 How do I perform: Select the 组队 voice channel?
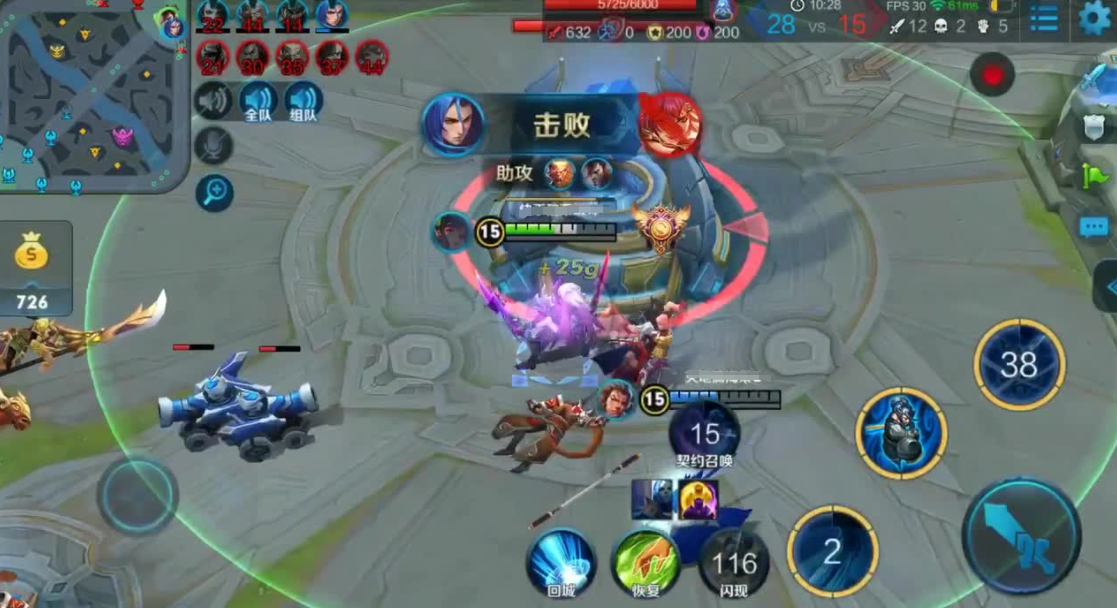tap(303, 101)
